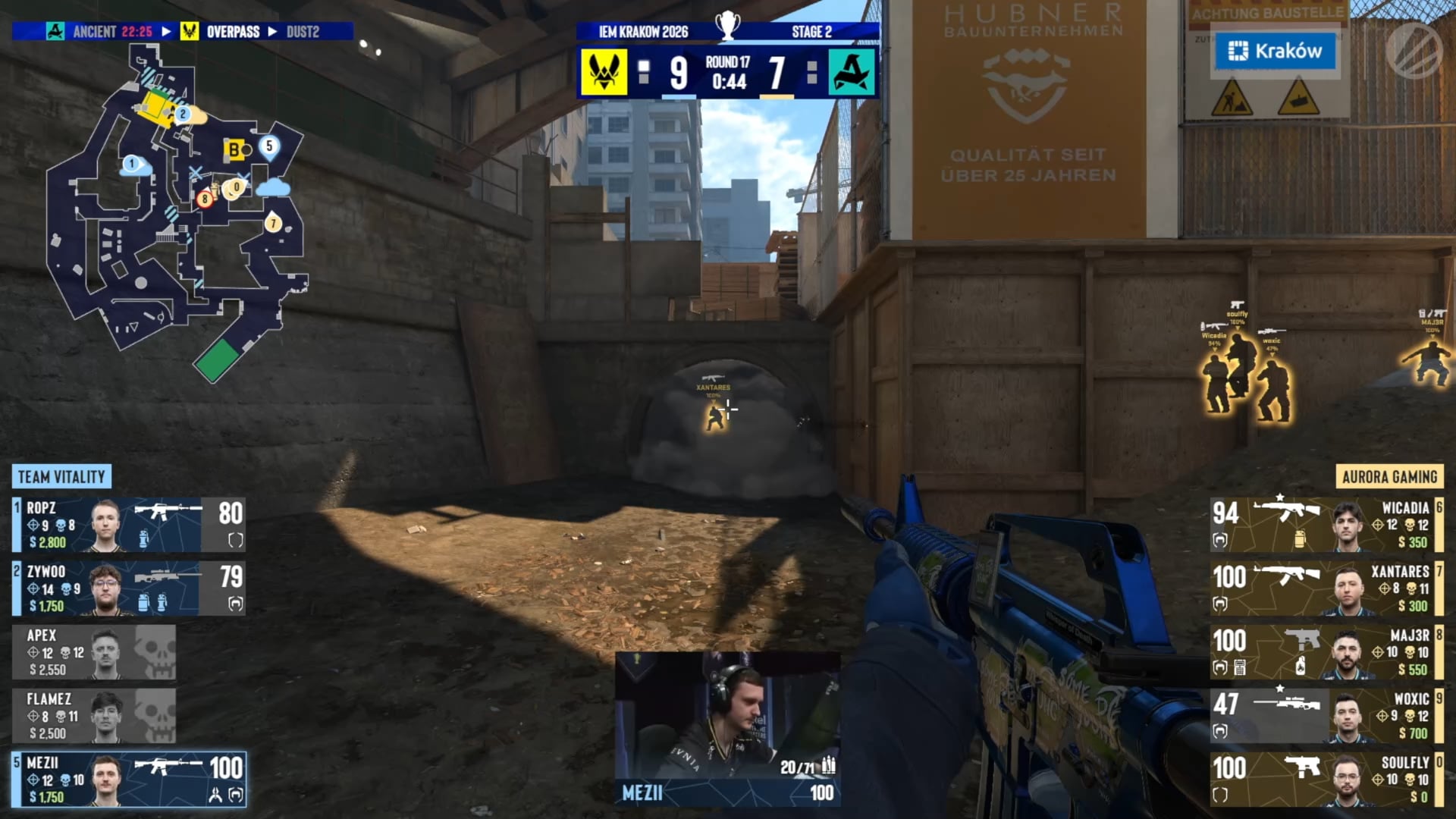Select the Overpass map entry
1456x819 pixels.
232,32
